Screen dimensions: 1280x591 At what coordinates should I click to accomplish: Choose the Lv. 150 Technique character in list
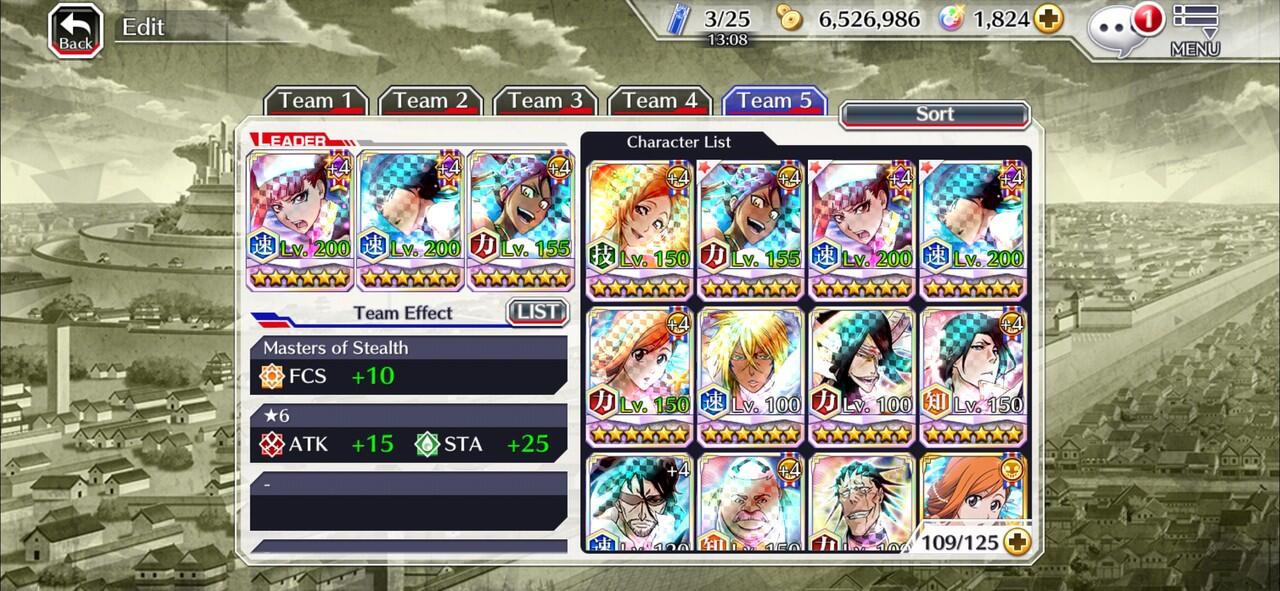640,230
